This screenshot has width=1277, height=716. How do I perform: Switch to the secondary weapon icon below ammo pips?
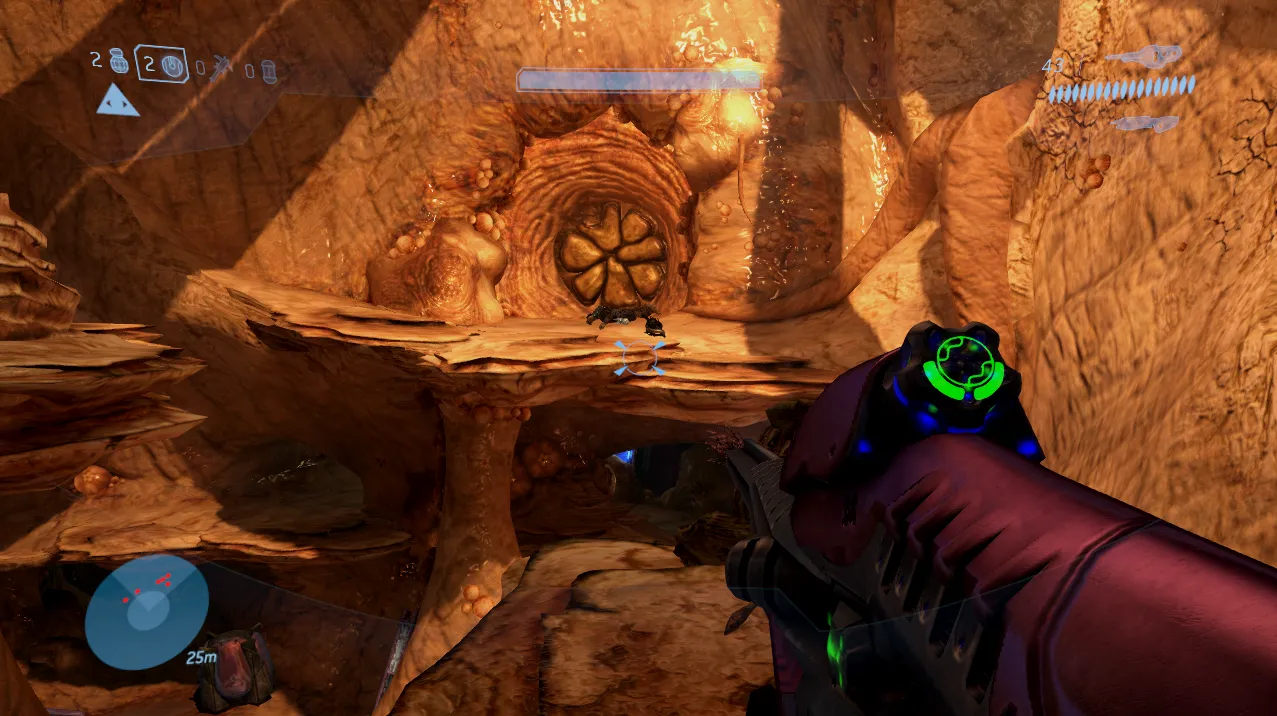pyautogui.click(x=1145, y=123)
